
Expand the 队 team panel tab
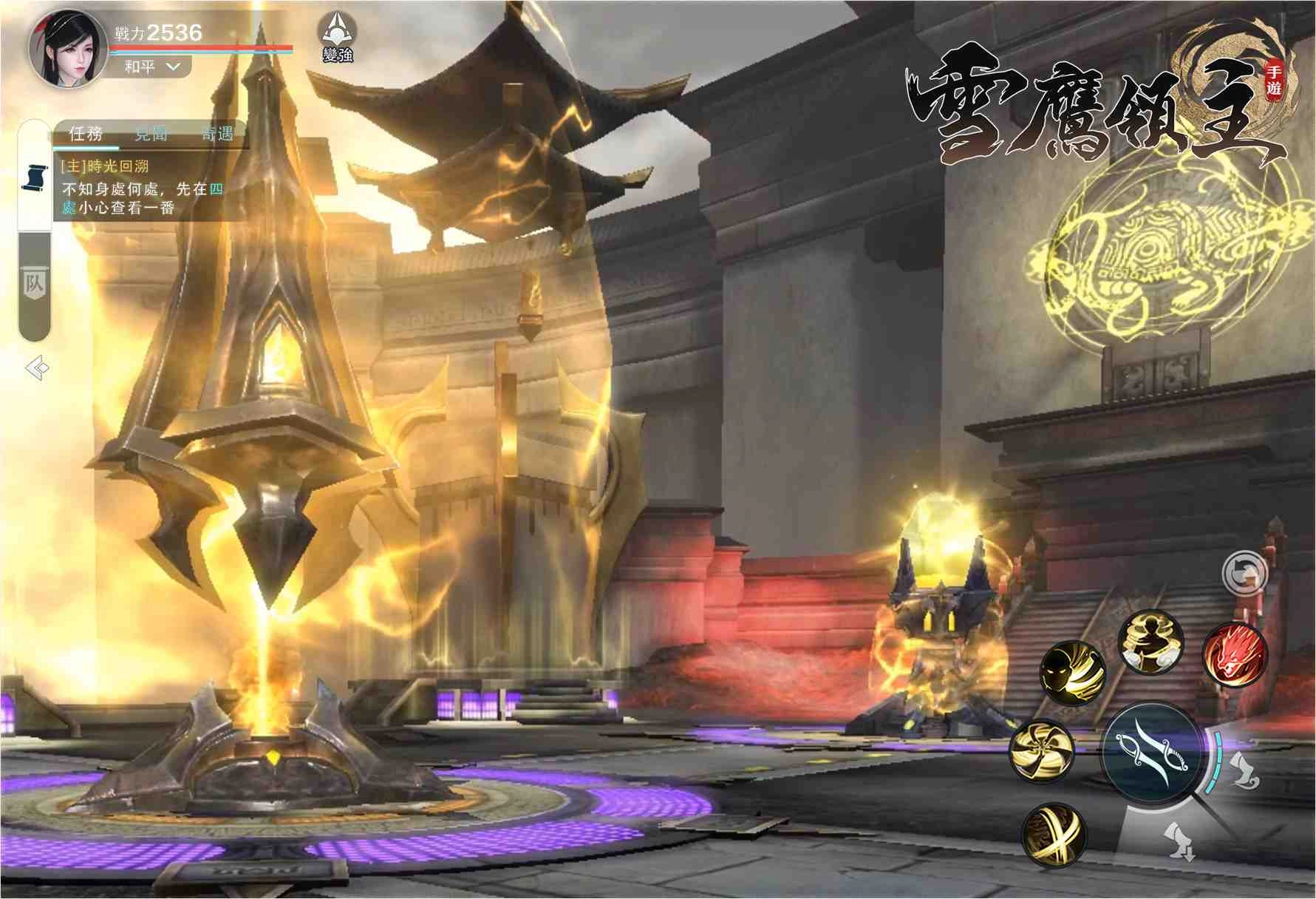[33, 281]
